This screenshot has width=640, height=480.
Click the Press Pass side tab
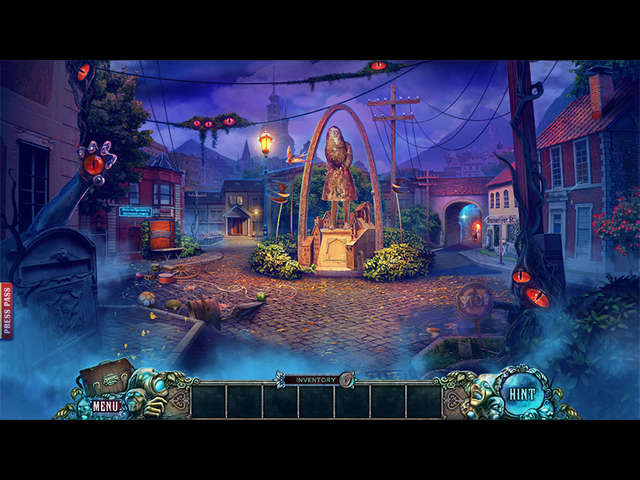(x=6, y=310)
